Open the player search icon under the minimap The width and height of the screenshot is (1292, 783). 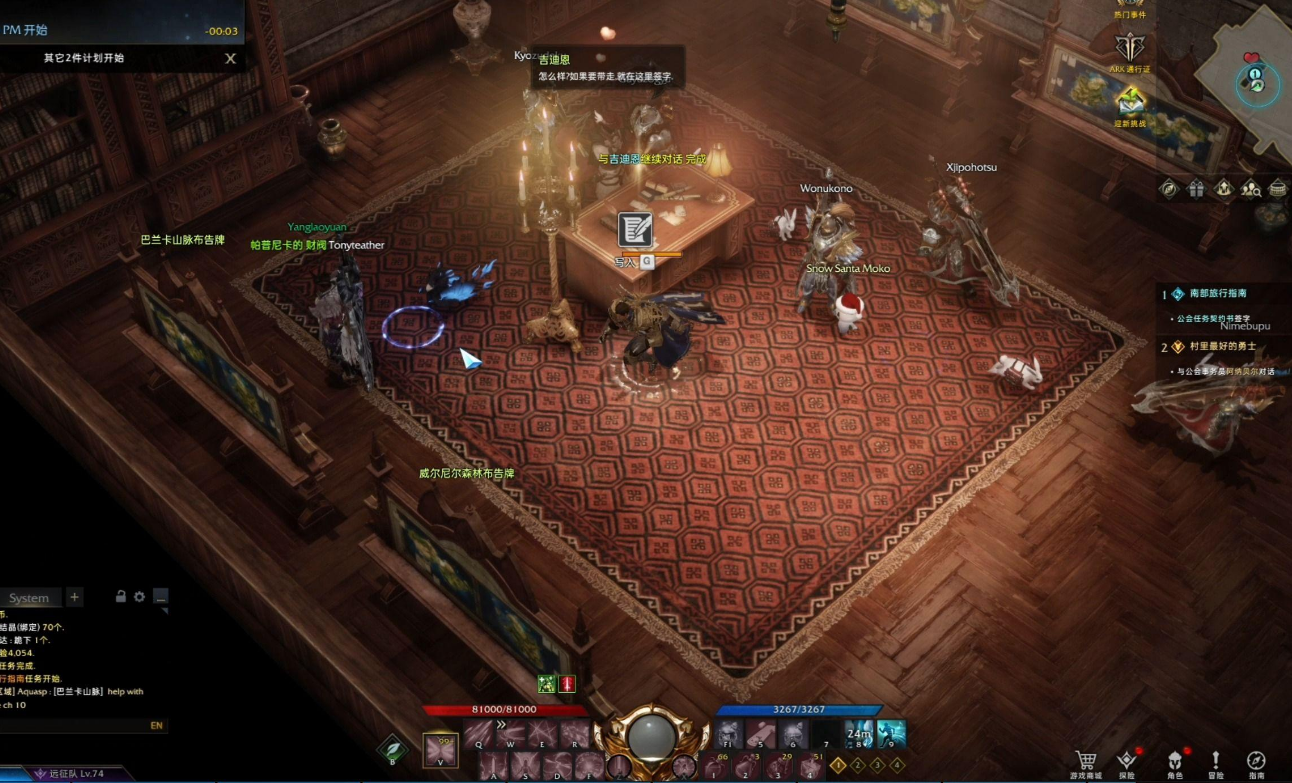tap(1250, 188)
